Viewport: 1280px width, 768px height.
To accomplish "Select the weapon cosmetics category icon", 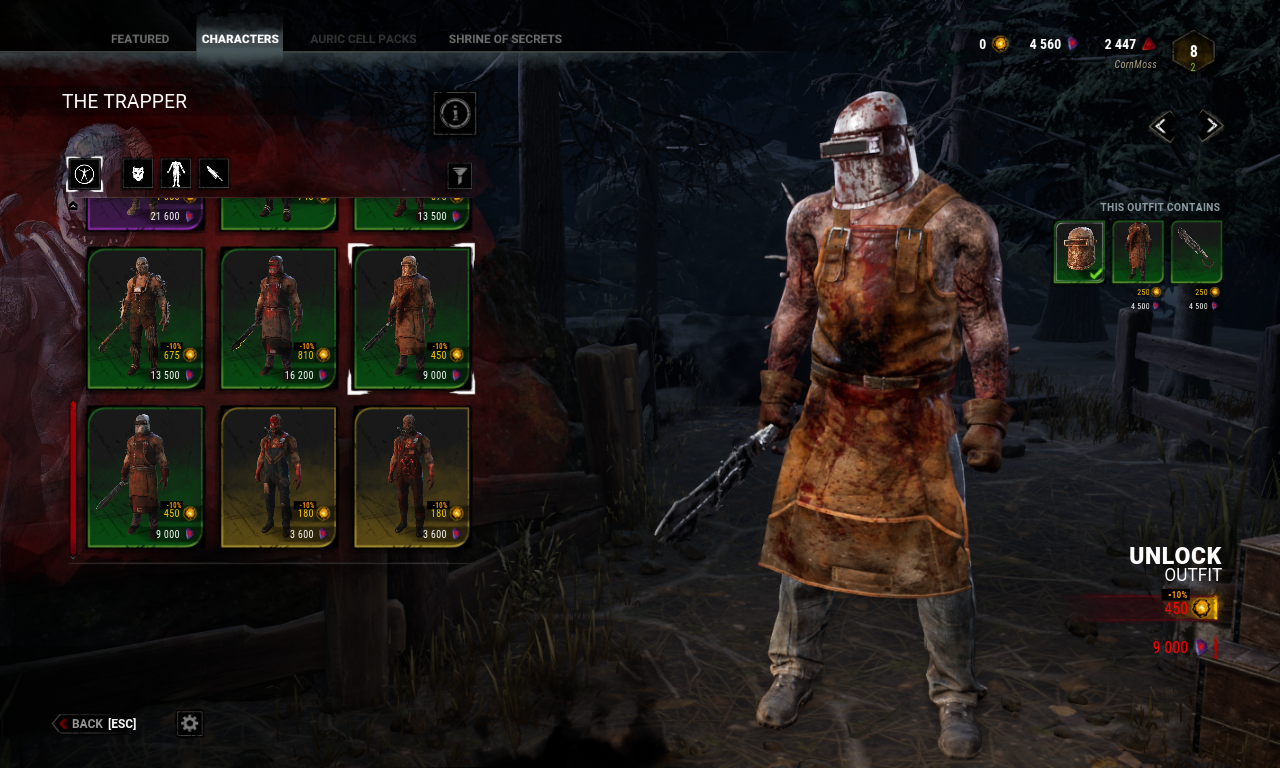I will tap(213, 172).
